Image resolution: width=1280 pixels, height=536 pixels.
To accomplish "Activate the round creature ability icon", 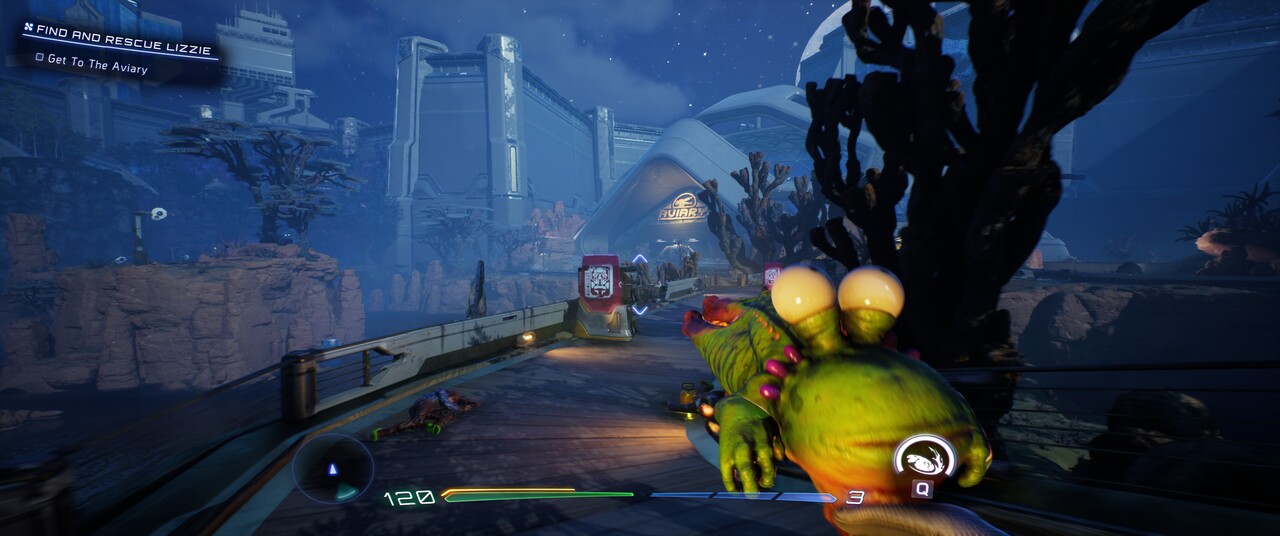I will (923, 460).
